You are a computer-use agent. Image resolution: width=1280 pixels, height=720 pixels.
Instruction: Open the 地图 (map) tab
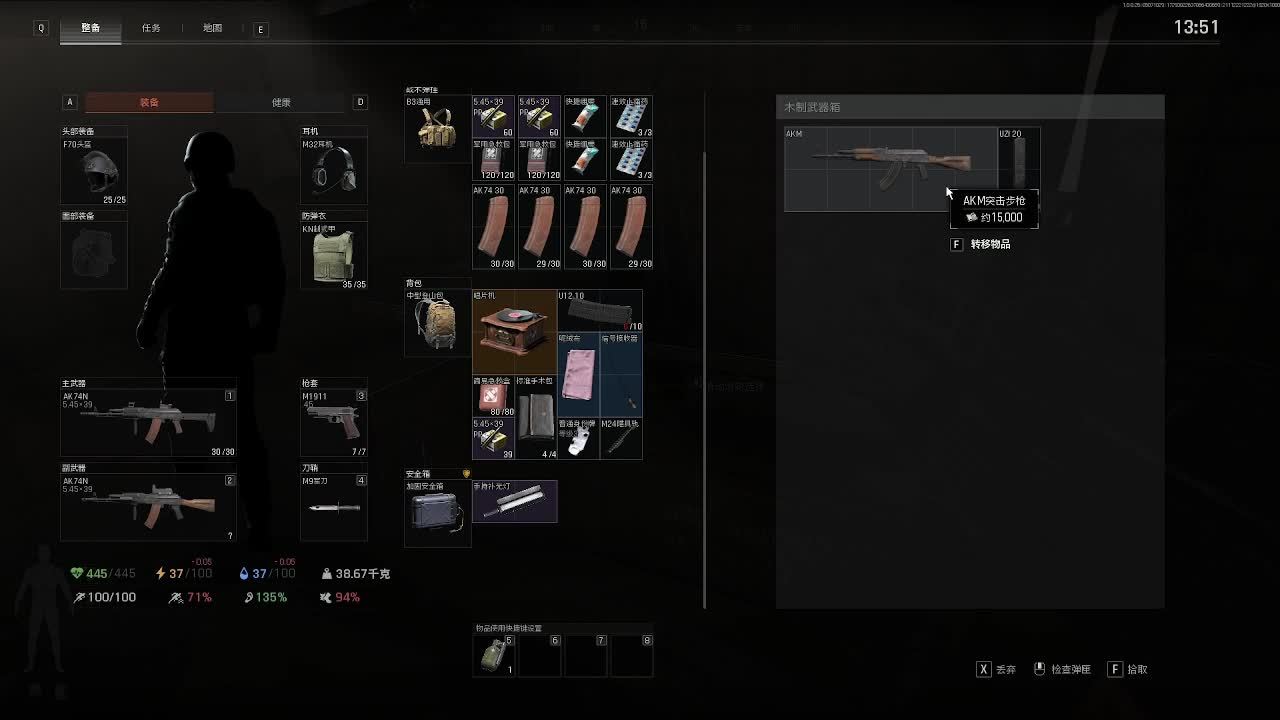point(212,28)
